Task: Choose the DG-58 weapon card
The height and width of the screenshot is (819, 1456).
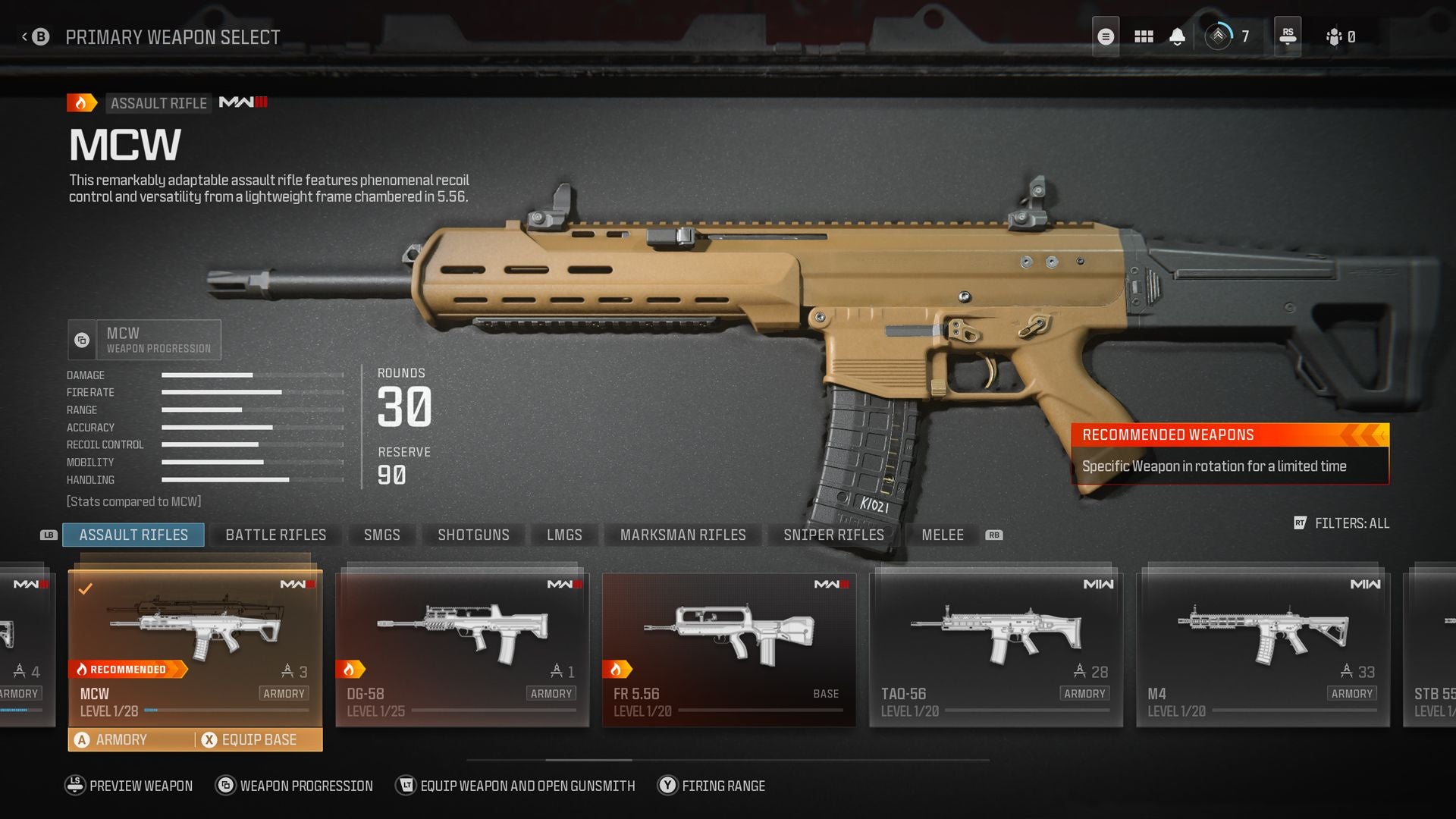Action: (x=462, y=648)
